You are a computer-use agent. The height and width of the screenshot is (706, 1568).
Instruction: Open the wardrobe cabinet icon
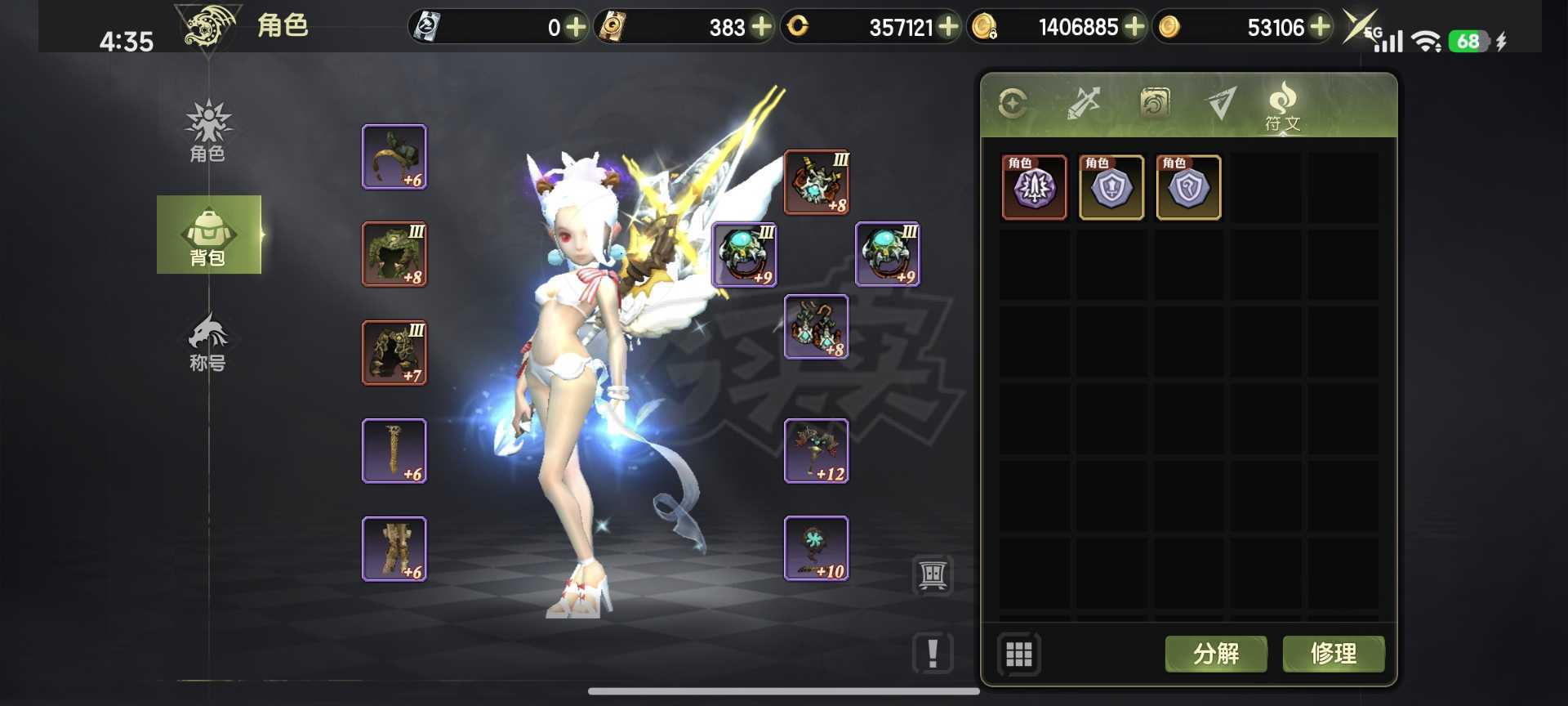tap(933, 575)
